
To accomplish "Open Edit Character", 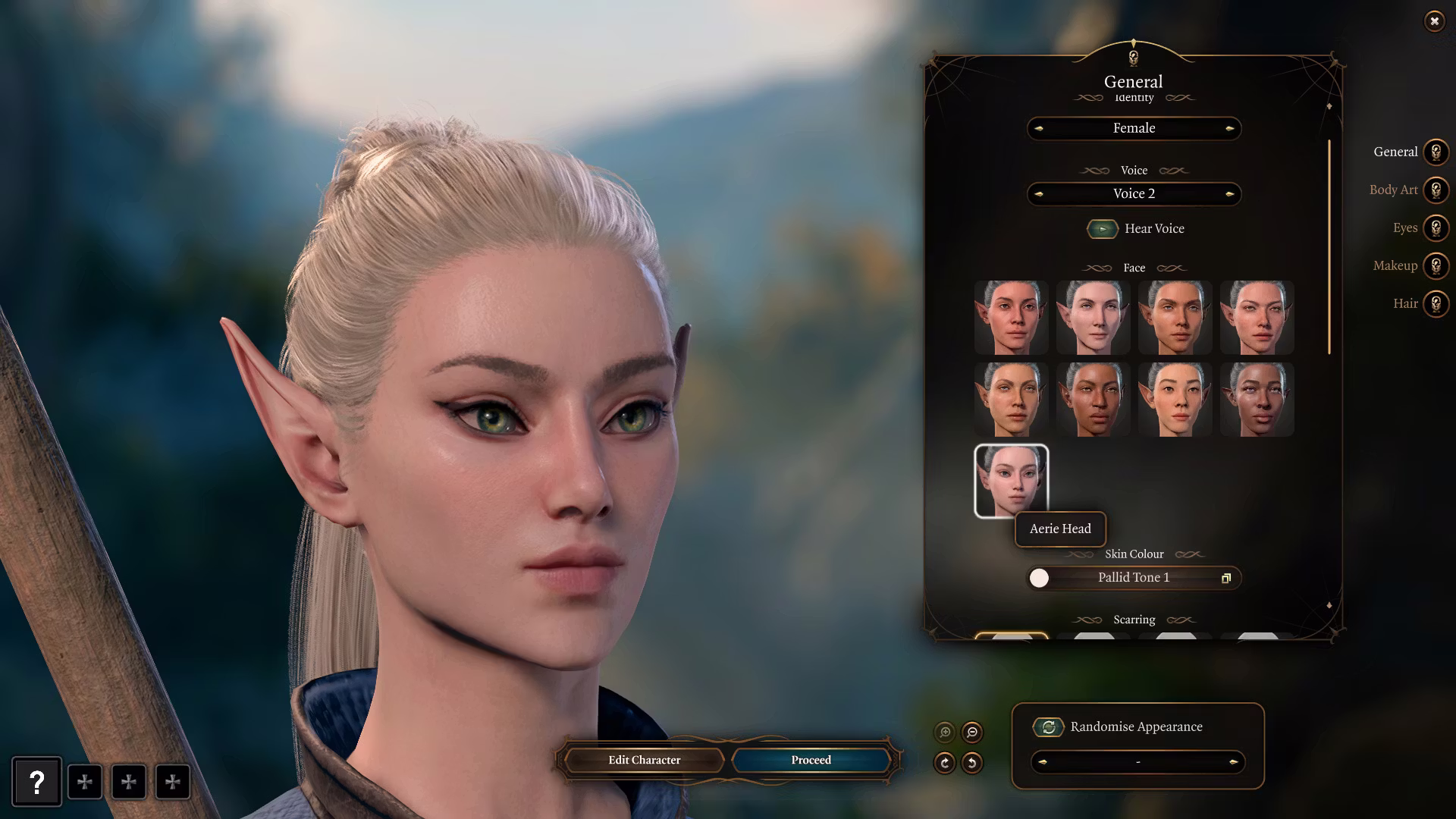I will (644, 760).
